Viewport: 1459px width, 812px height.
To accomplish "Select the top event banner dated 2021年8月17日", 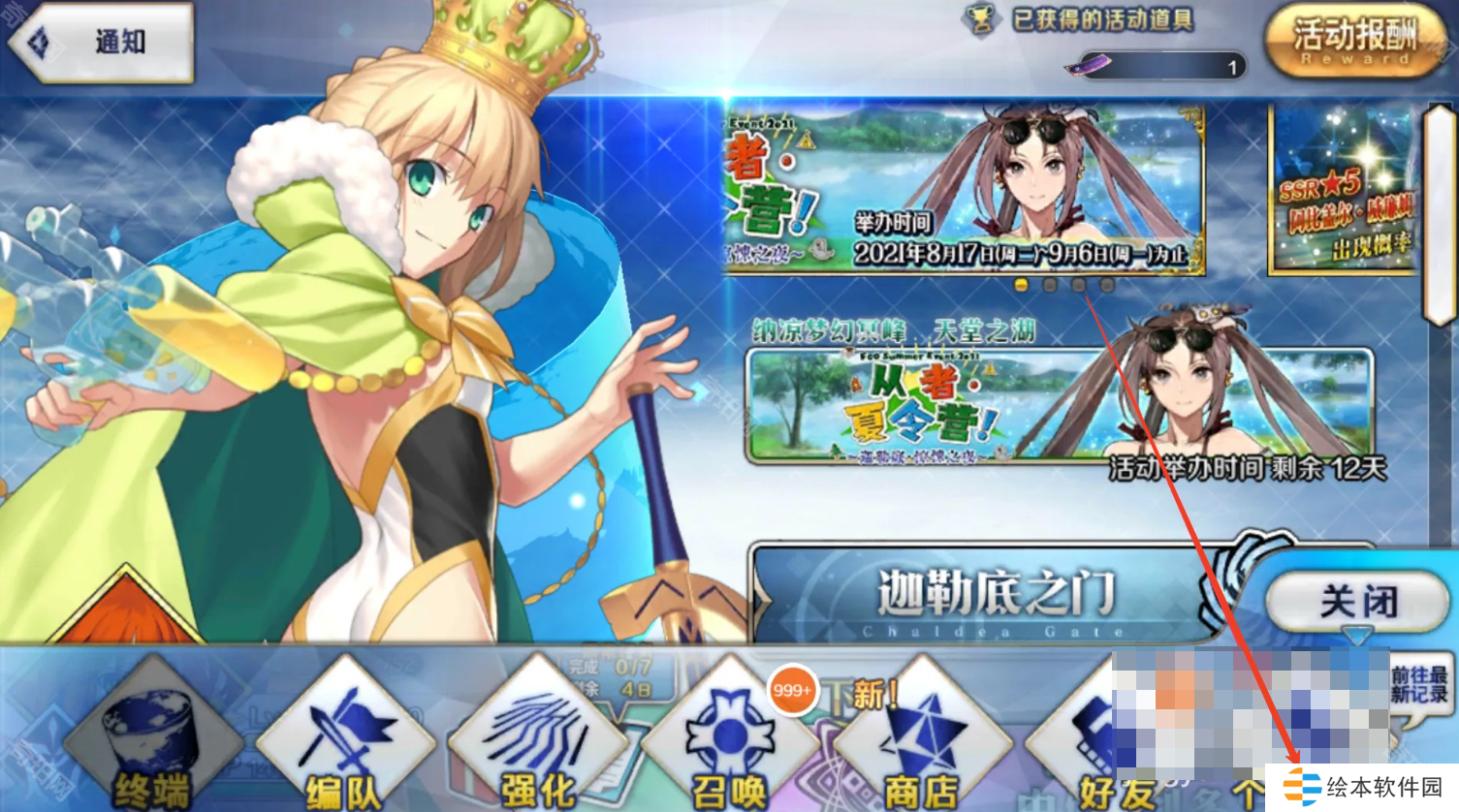I will 965,189.
